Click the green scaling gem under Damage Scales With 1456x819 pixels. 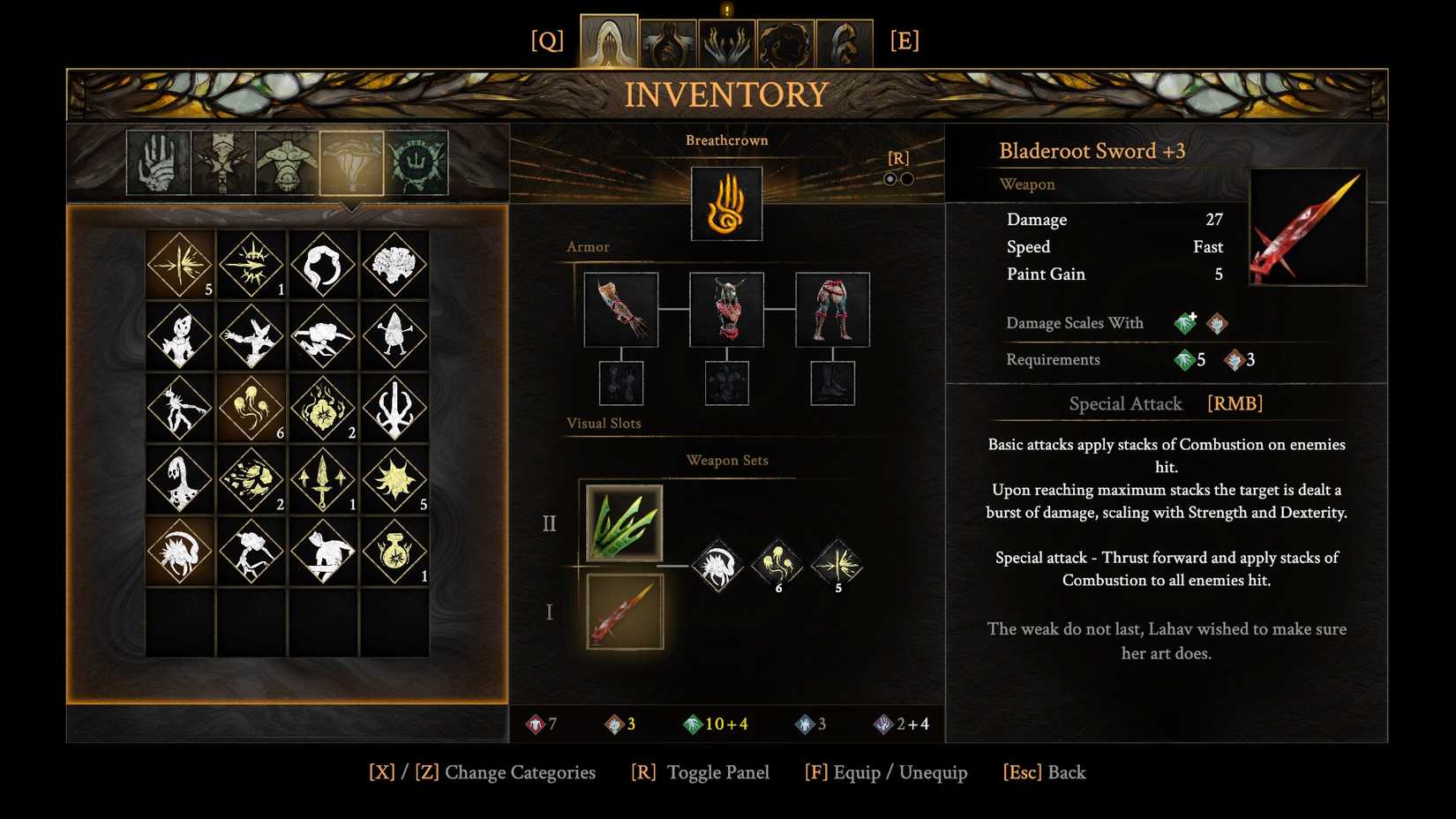[1185, 323]
